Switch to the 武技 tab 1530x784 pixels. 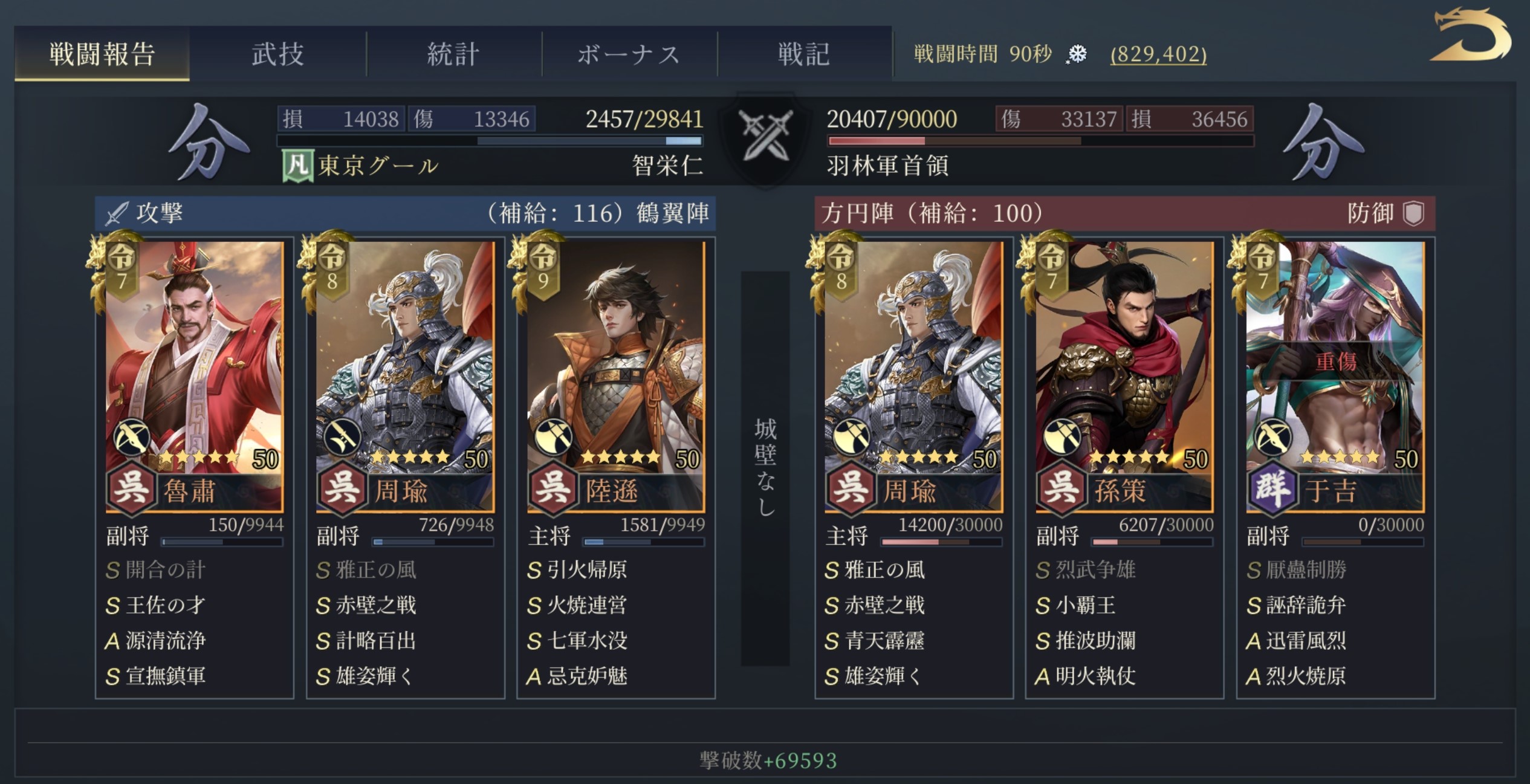pyautogui.click(x=277, y=54)
